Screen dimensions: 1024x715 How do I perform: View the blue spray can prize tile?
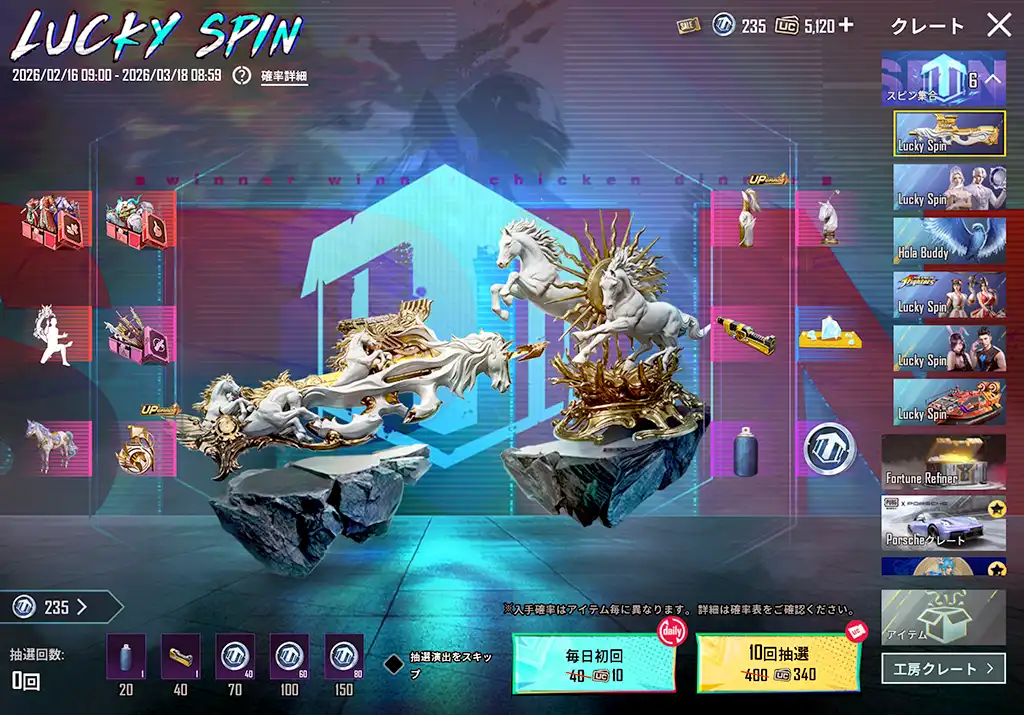click(743, 448)
